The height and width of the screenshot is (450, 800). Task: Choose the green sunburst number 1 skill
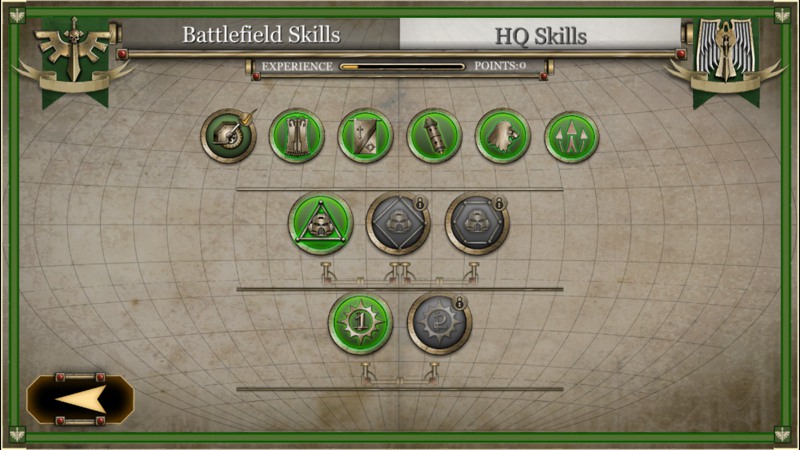point(360,322)
